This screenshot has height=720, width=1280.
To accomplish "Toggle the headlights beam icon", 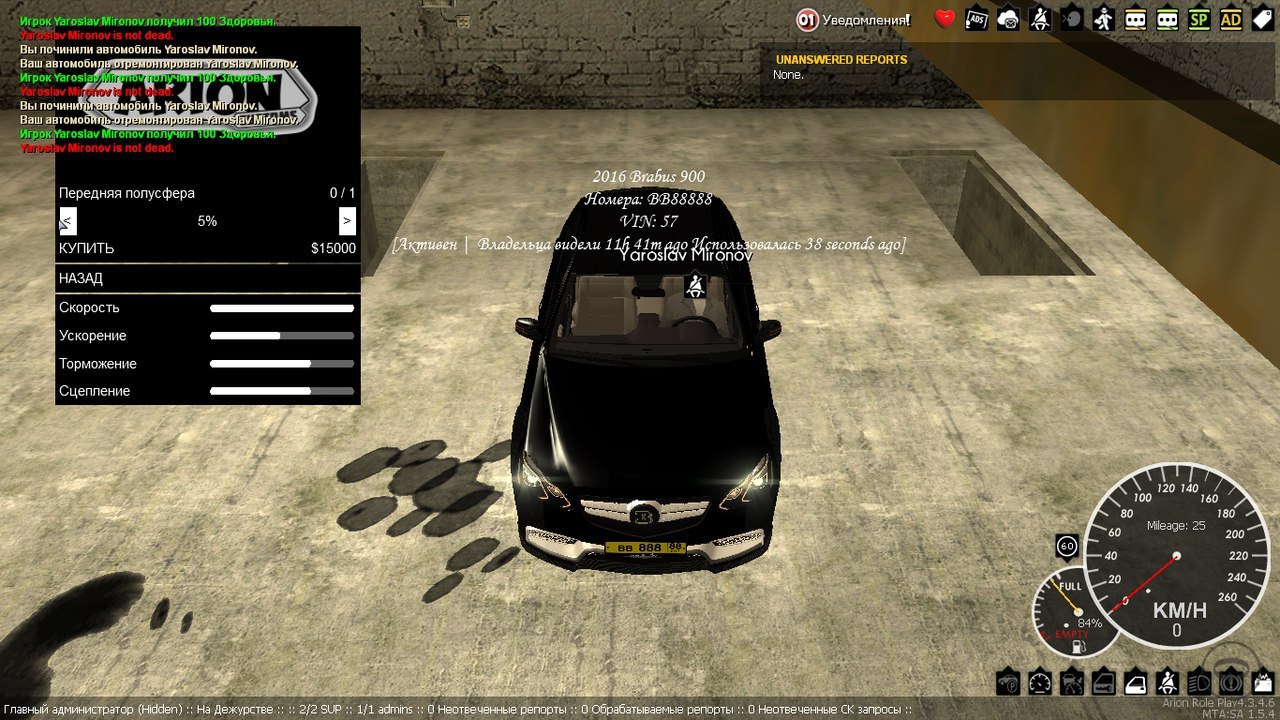I will tap(1198, 683).
